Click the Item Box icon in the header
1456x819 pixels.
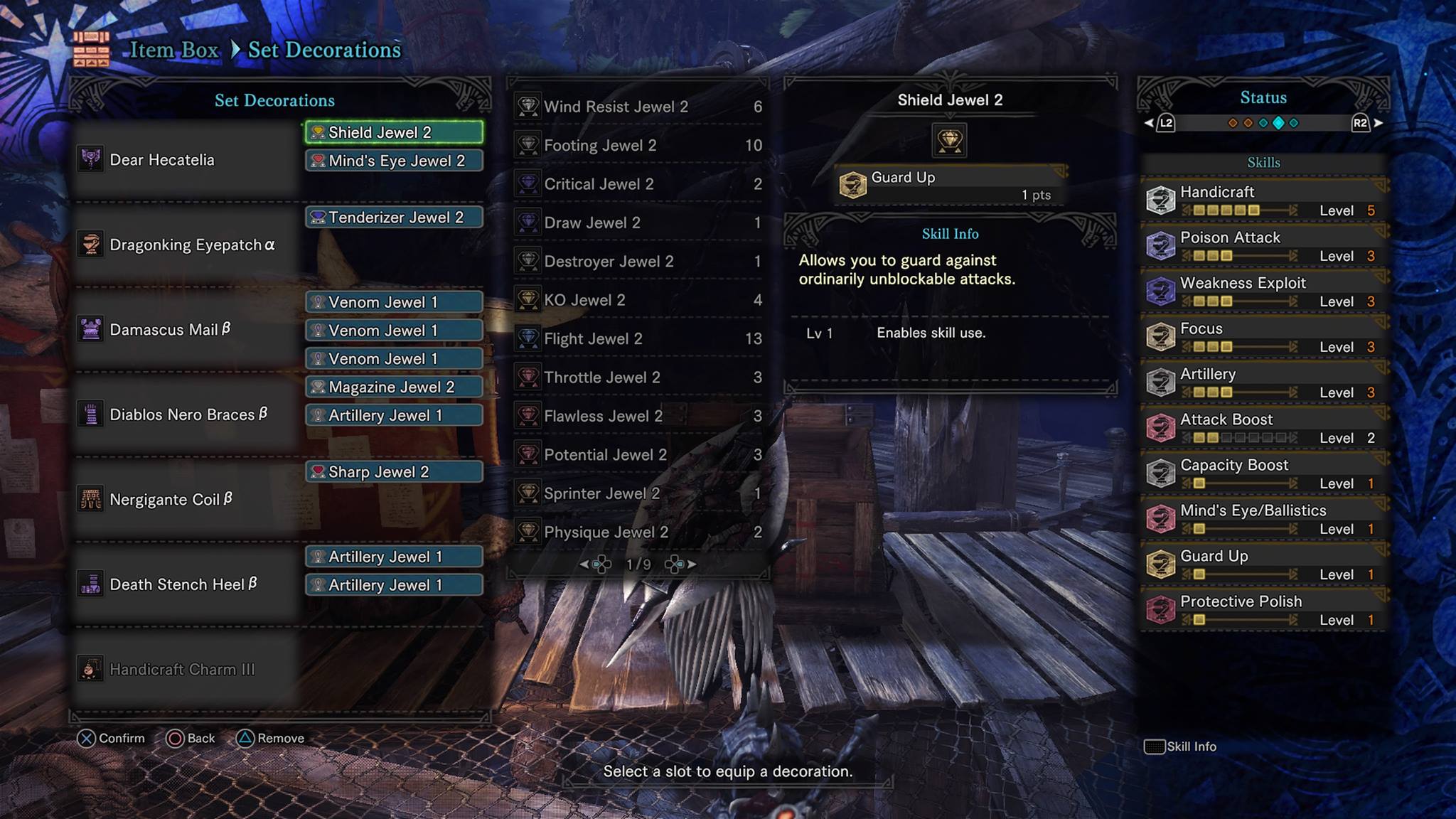pos(92,49)
